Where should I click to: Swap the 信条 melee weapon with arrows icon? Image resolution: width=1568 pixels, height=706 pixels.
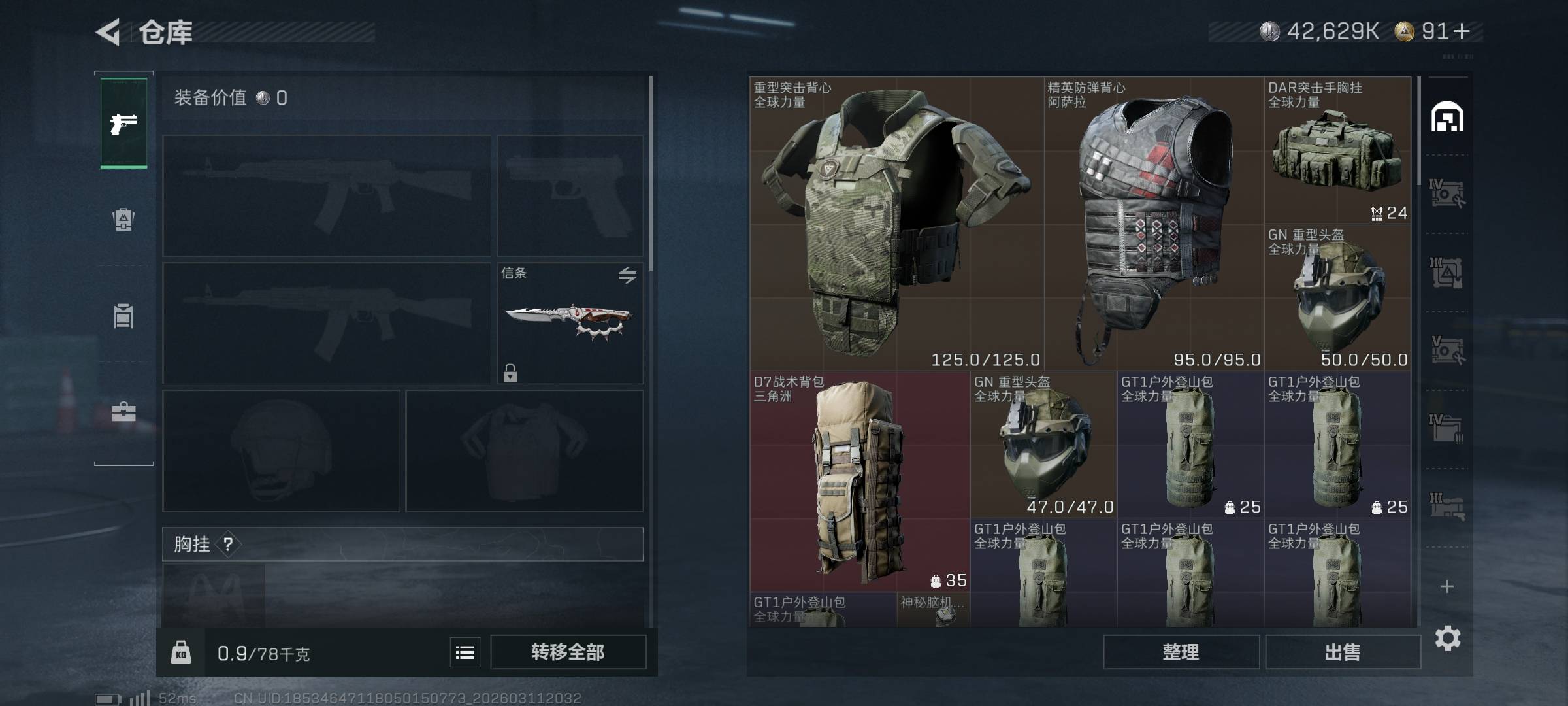point(627,275)
